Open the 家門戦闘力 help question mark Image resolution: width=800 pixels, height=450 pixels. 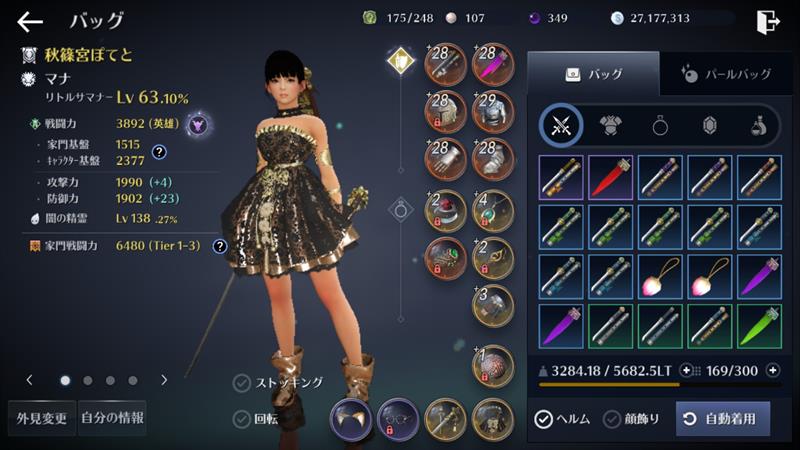220,246
